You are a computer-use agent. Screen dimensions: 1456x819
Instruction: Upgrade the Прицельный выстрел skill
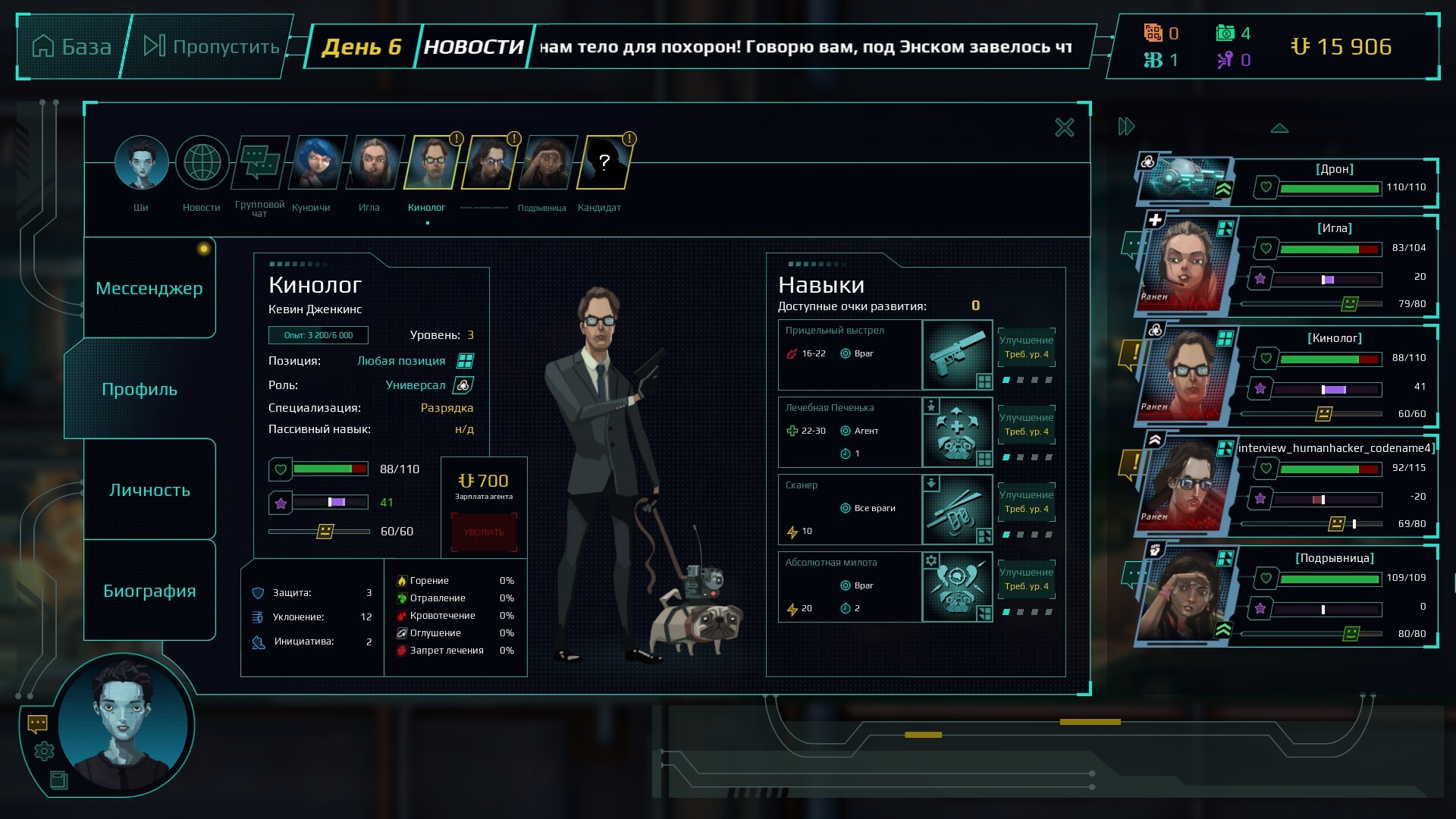(x=1026, y=347)
